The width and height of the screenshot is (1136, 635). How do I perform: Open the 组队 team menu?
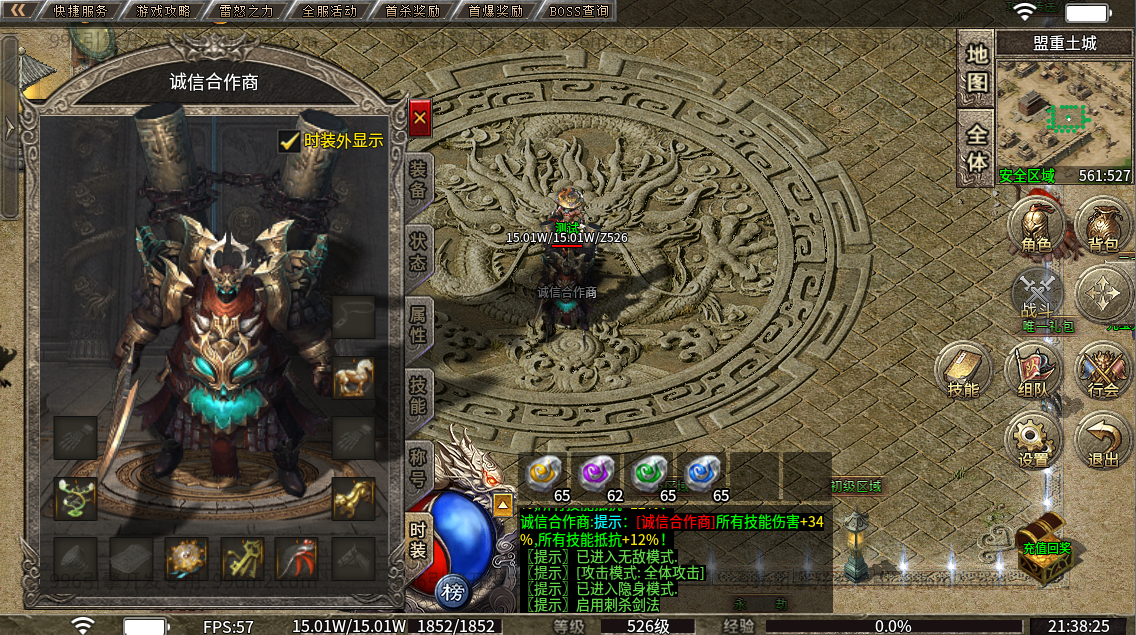coord(1032,371)
